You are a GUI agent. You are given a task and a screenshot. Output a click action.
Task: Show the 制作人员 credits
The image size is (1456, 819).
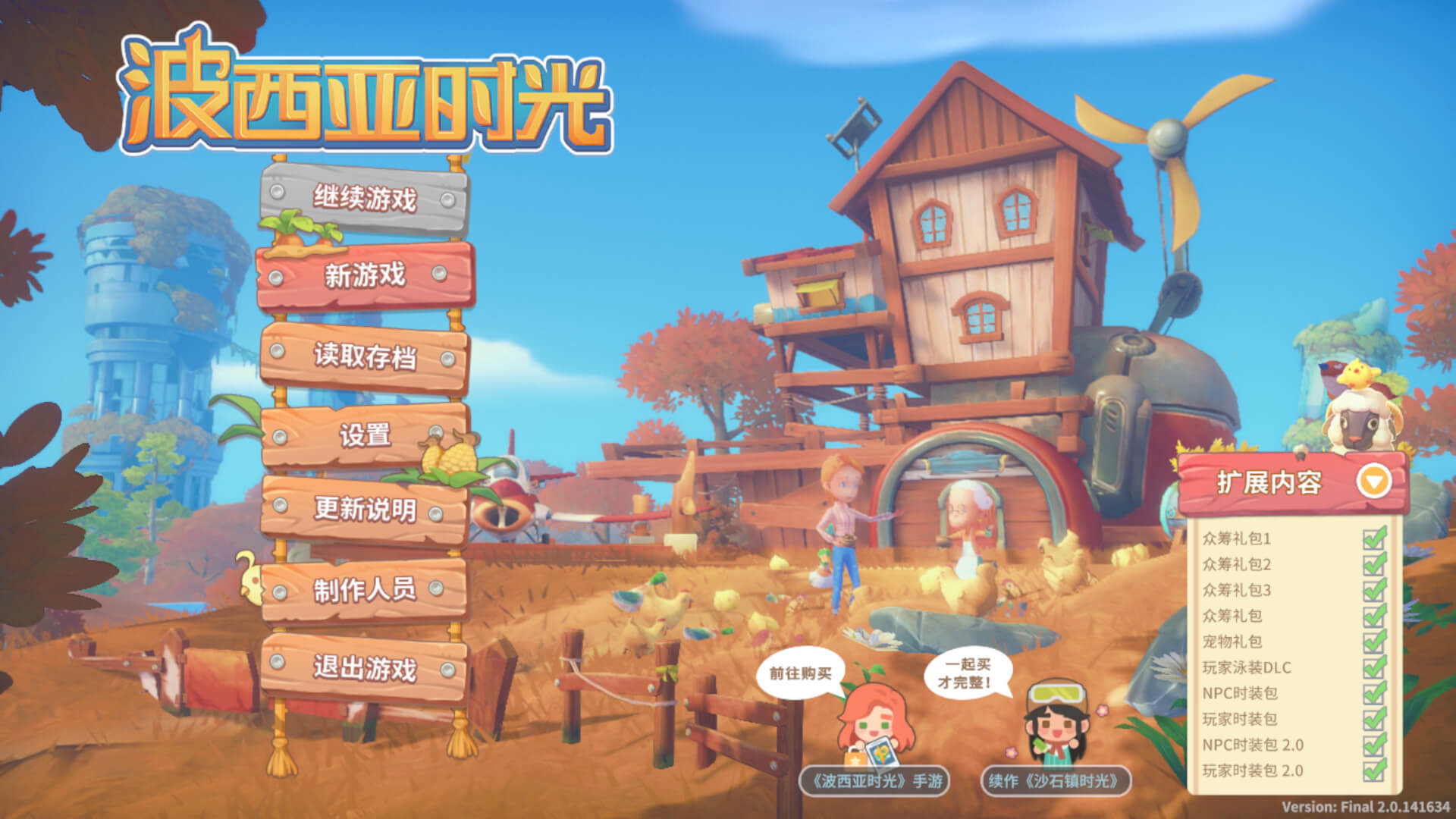364,589
